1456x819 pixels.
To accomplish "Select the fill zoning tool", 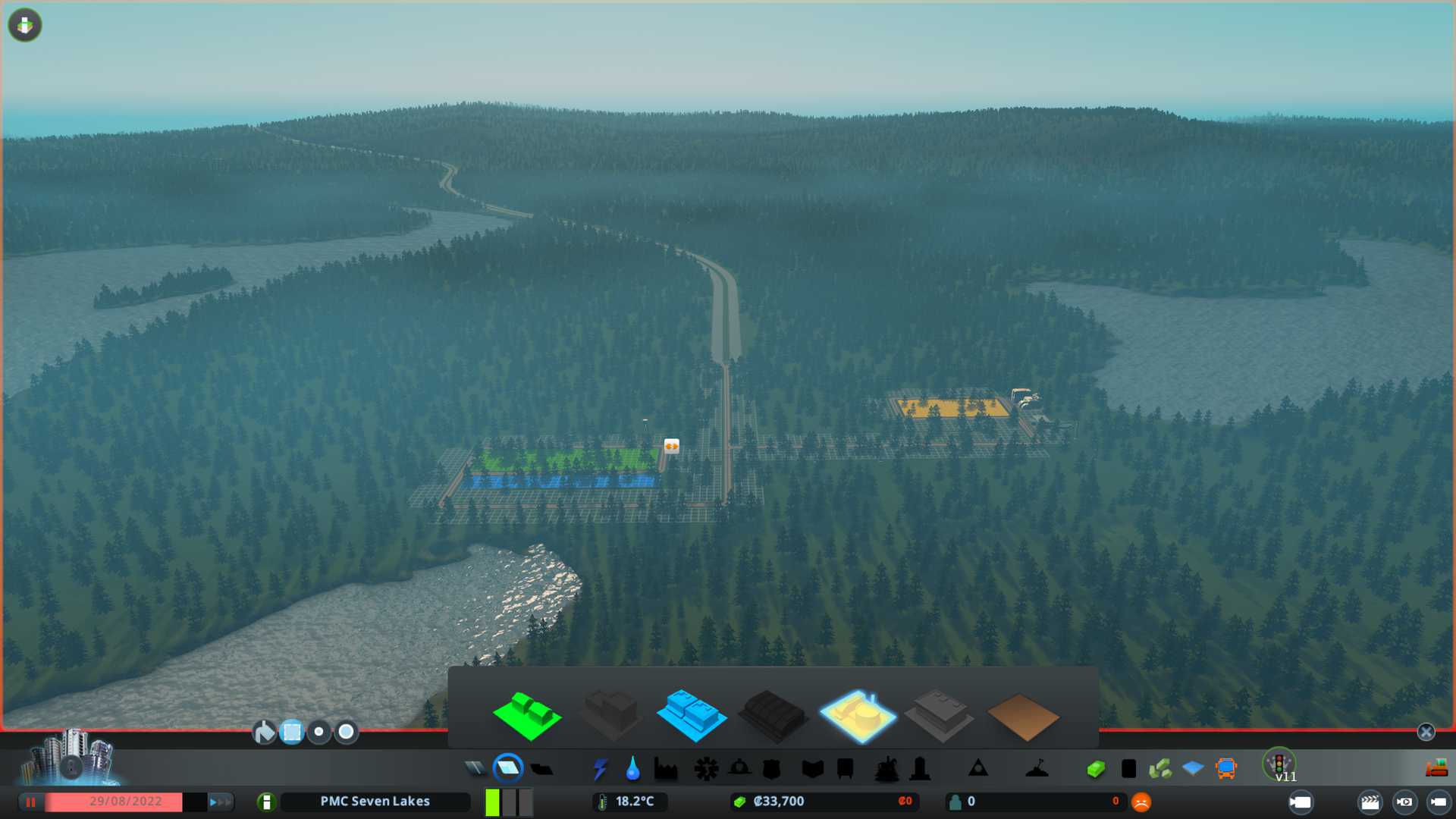I will (x=265, y=732).
